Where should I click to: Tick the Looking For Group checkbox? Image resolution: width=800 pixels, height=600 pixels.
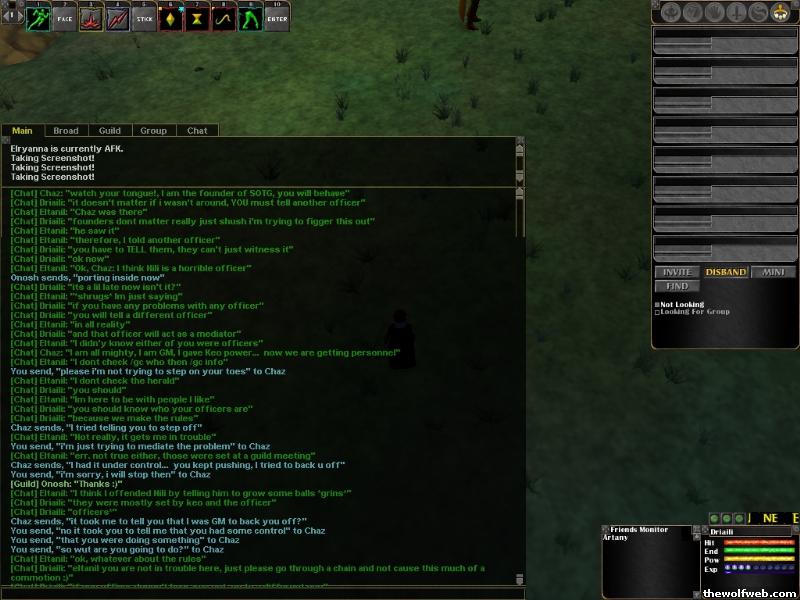click(x=657, y=312)
